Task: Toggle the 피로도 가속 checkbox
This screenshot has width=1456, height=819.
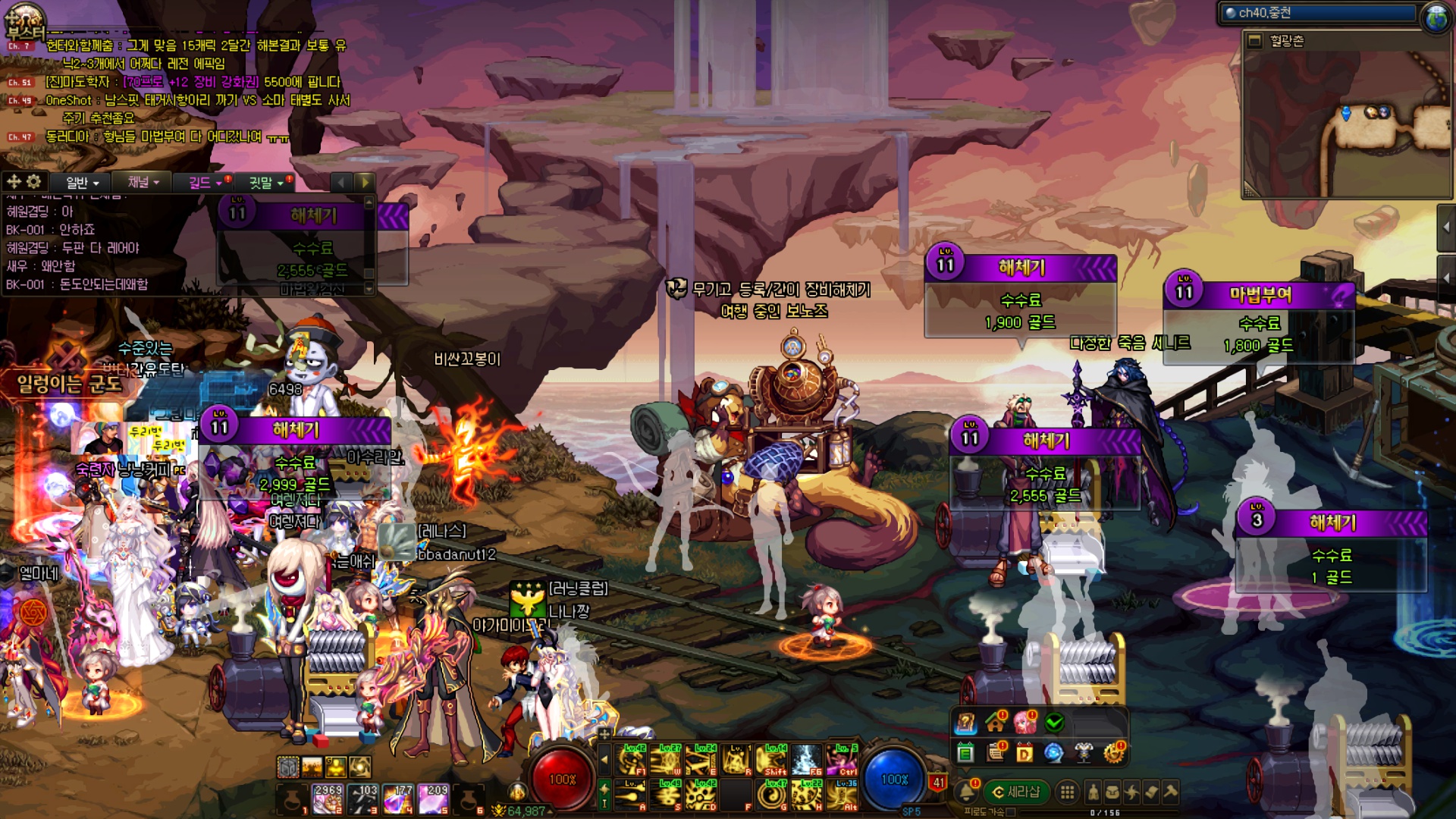Action: pos(1011,812)
